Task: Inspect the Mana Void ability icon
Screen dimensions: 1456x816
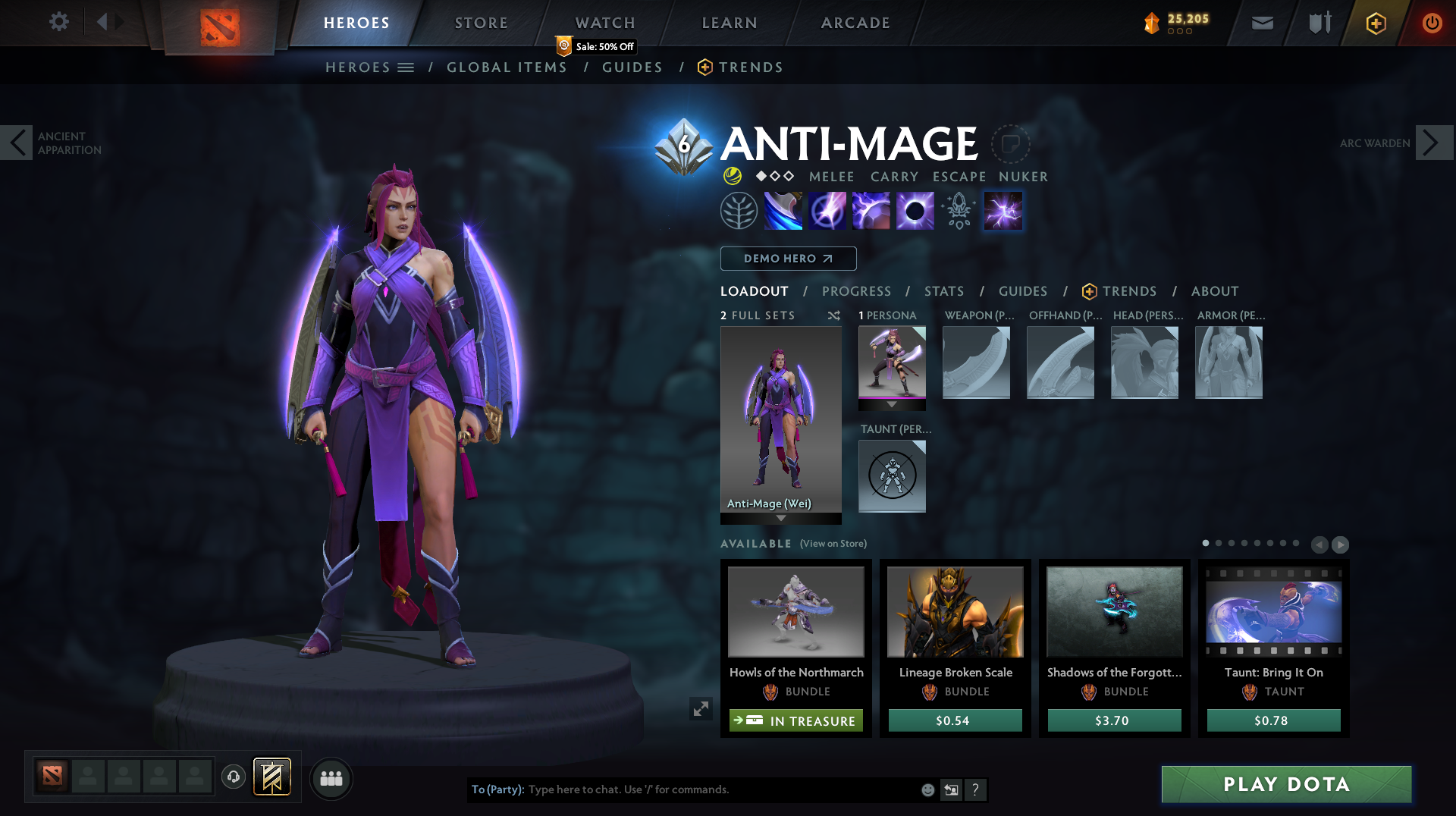Action: click(x=915, y=210)
